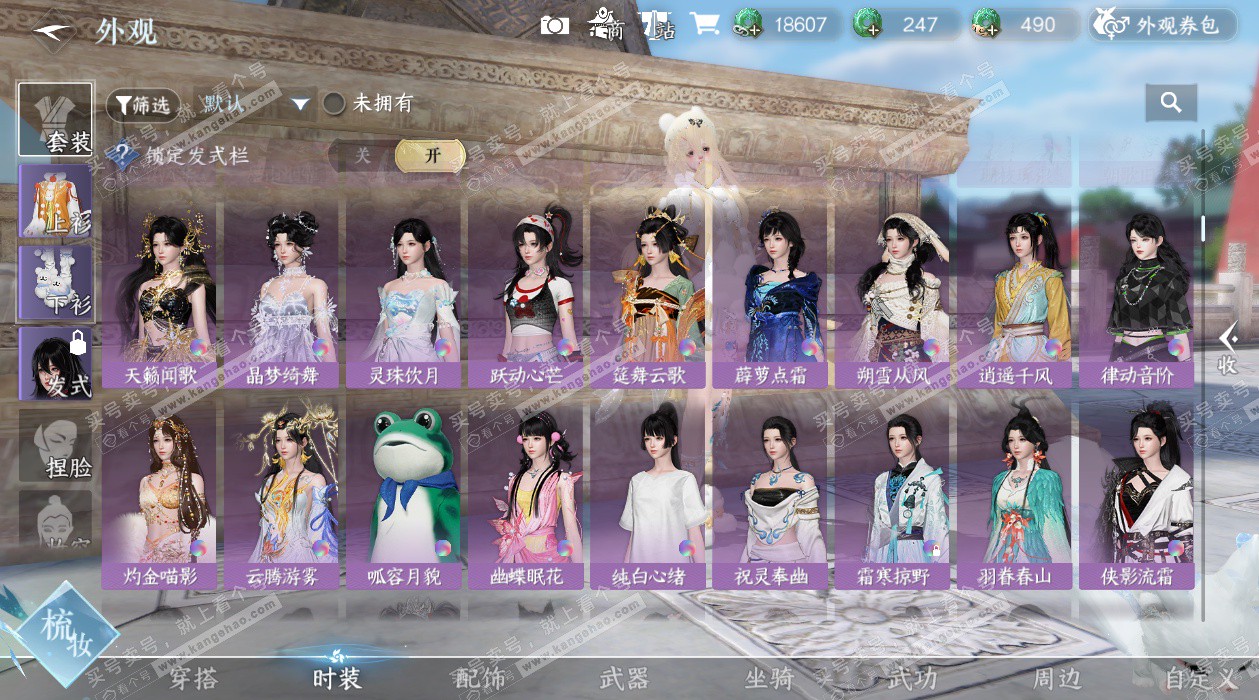Viewport: 1259px width, 700px height.
Task: Open the 捏脸 face customization category
Action: [x=56, y=446]
